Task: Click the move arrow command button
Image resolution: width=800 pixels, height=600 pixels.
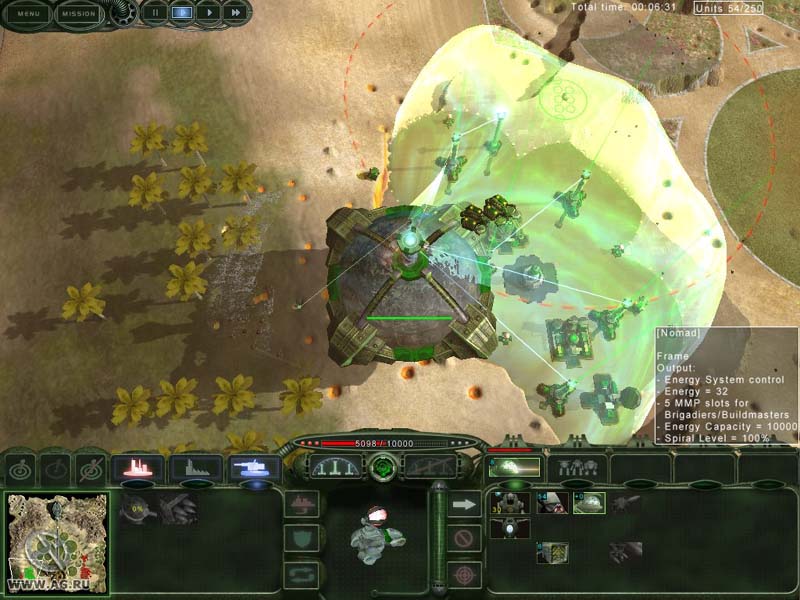Action: click(463, 505)
